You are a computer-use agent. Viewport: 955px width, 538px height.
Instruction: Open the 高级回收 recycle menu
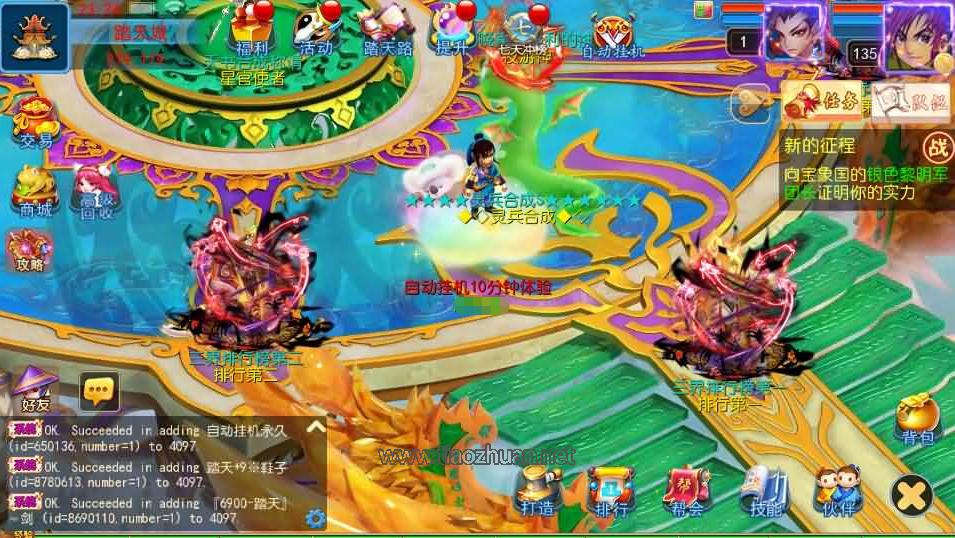[x=96, y=192]
